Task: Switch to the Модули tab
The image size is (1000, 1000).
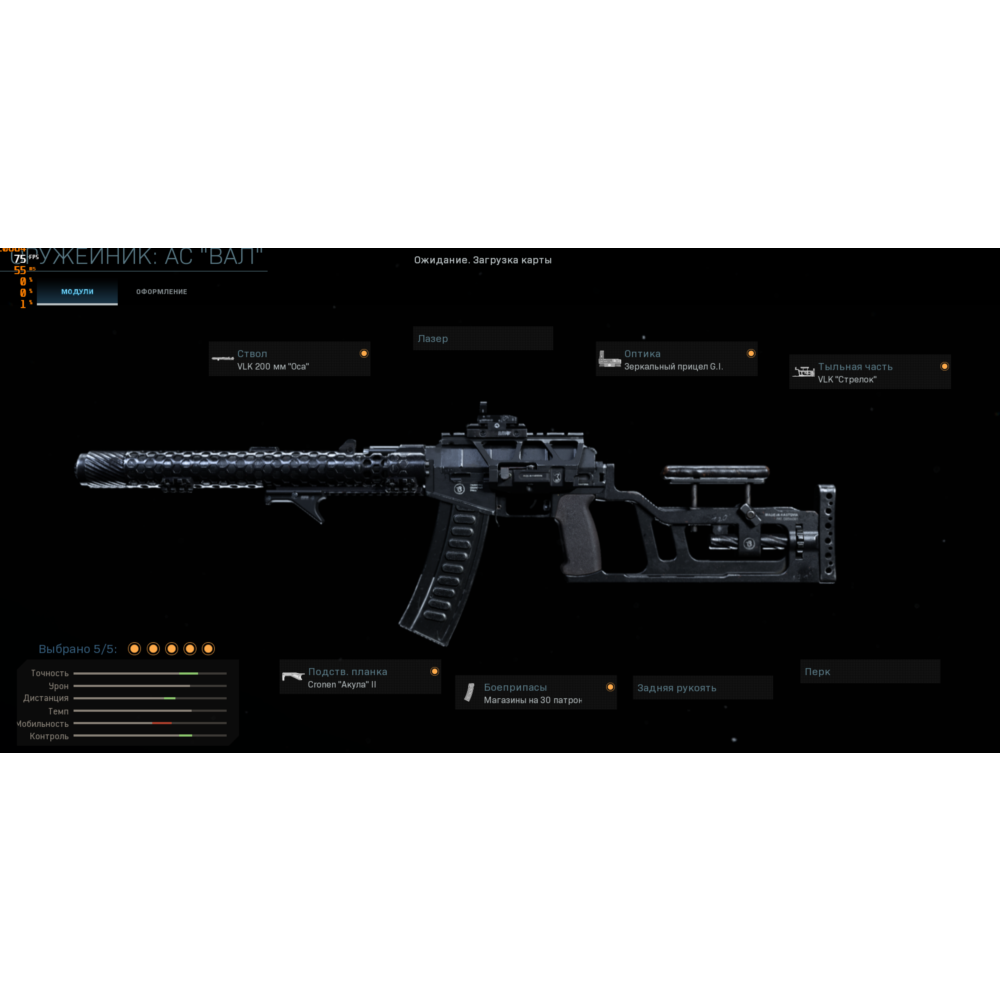Action: [77, 292]
